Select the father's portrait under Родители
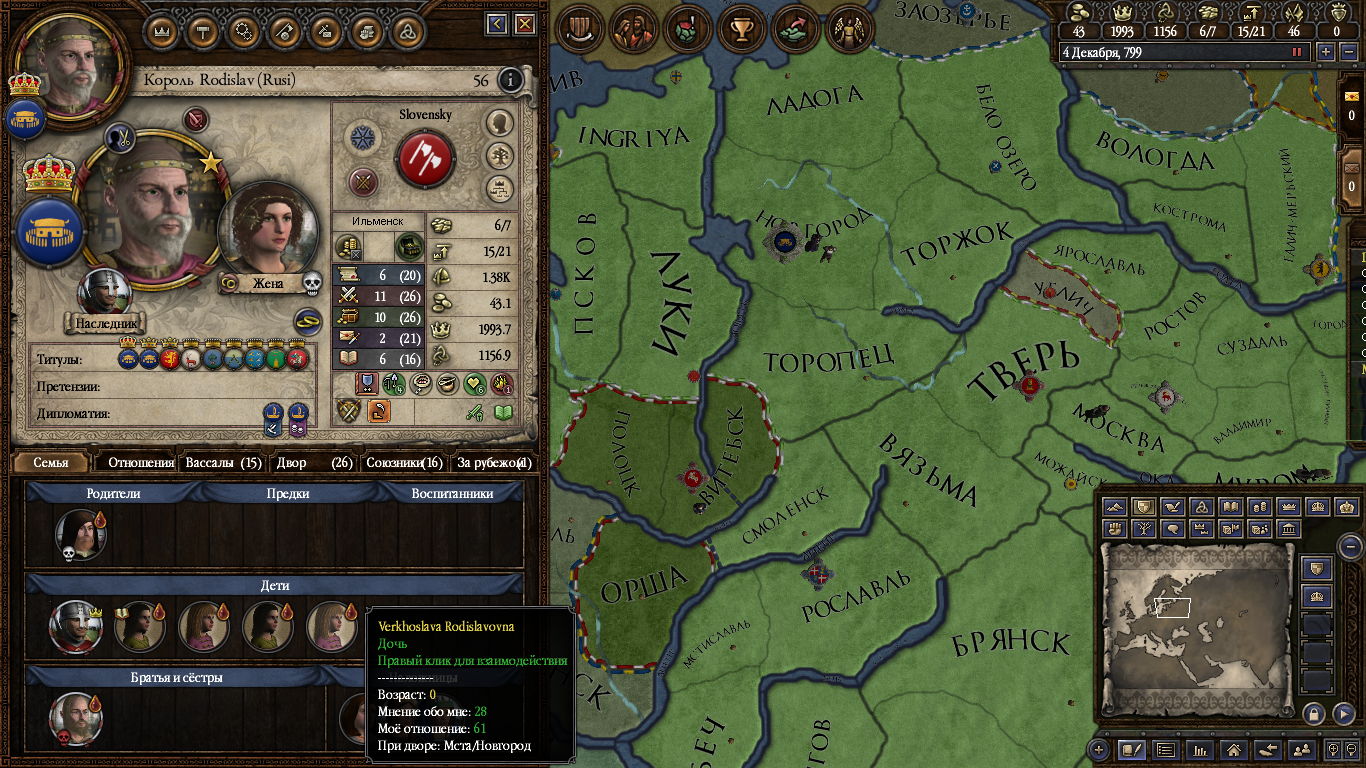 point(79,533)
